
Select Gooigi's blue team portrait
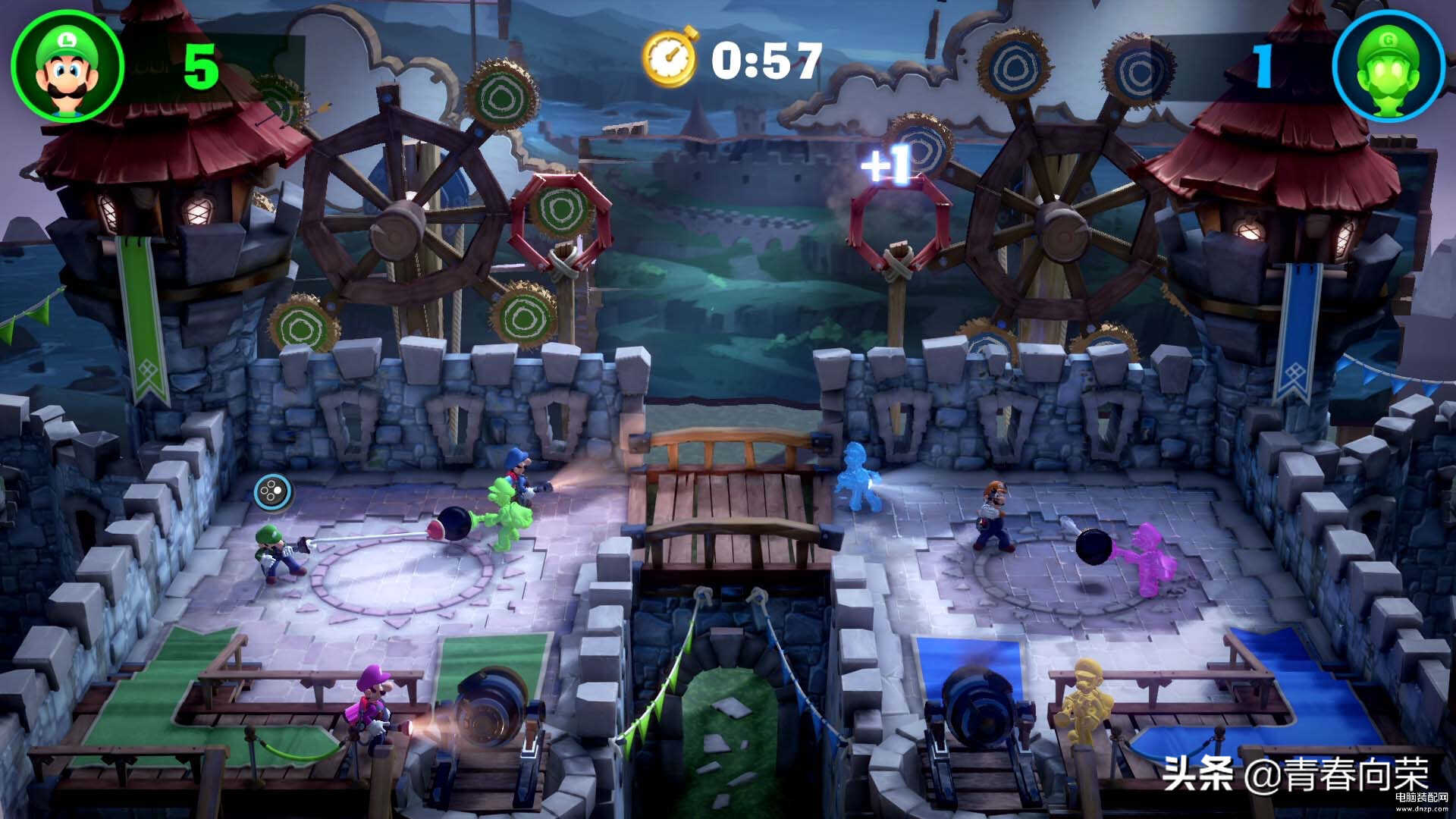1388,67
